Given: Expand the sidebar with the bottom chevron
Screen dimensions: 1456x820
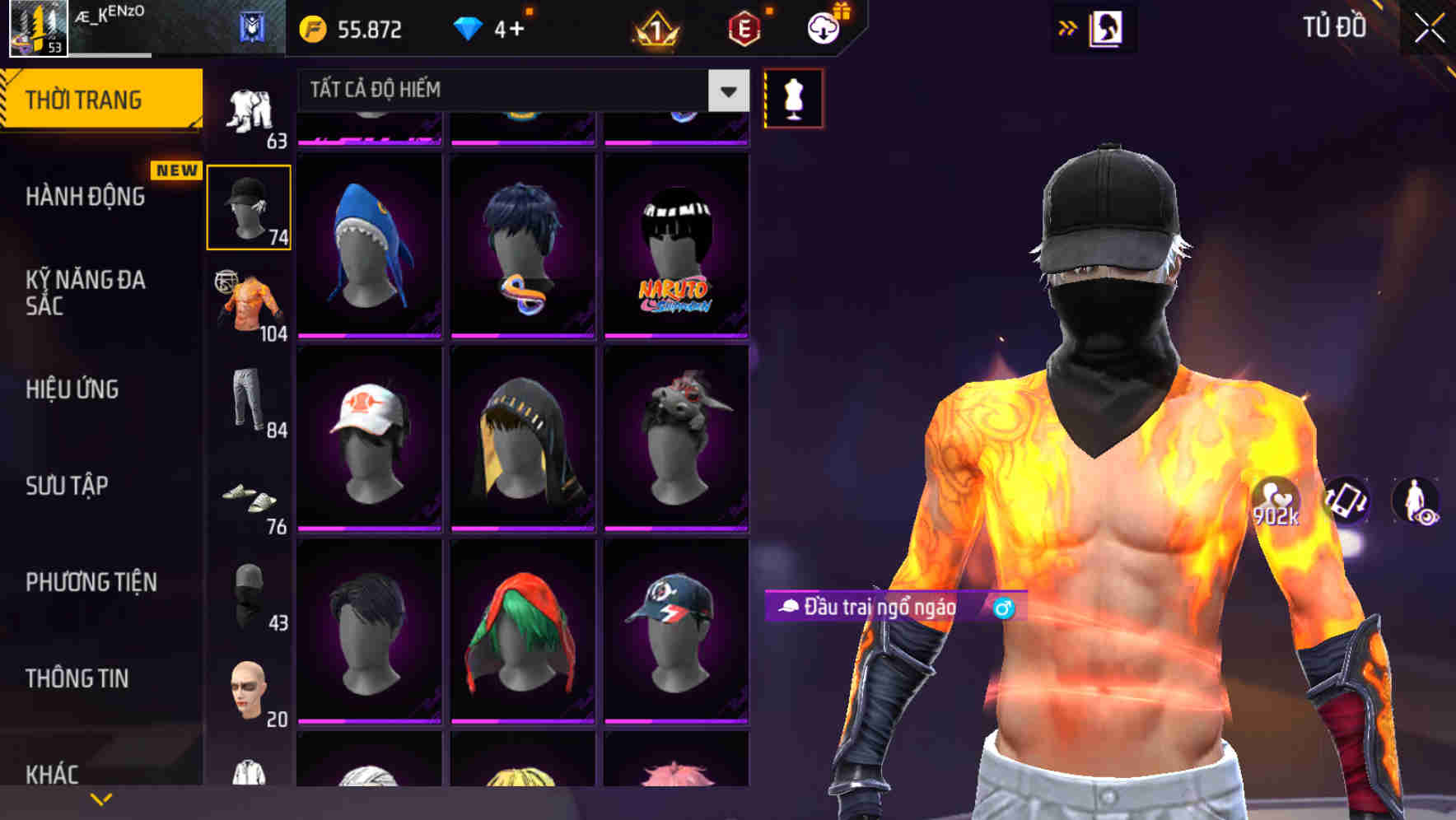Looking at the screenshot, I should [101, 797].
